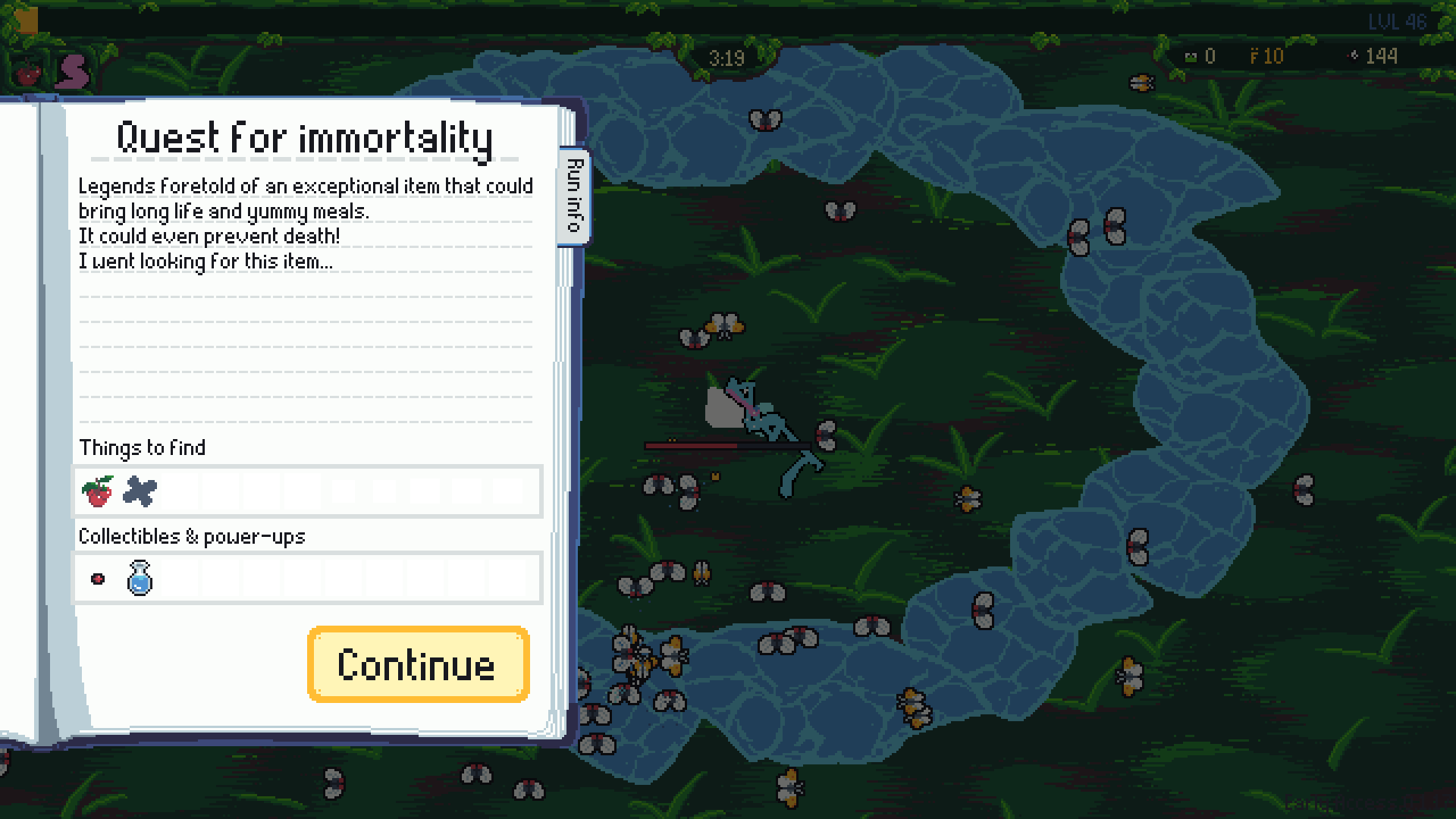Open the Run info side tab
Image resolution: width=1456 pixels, height=819 pixels.
(x=575, y=196)
